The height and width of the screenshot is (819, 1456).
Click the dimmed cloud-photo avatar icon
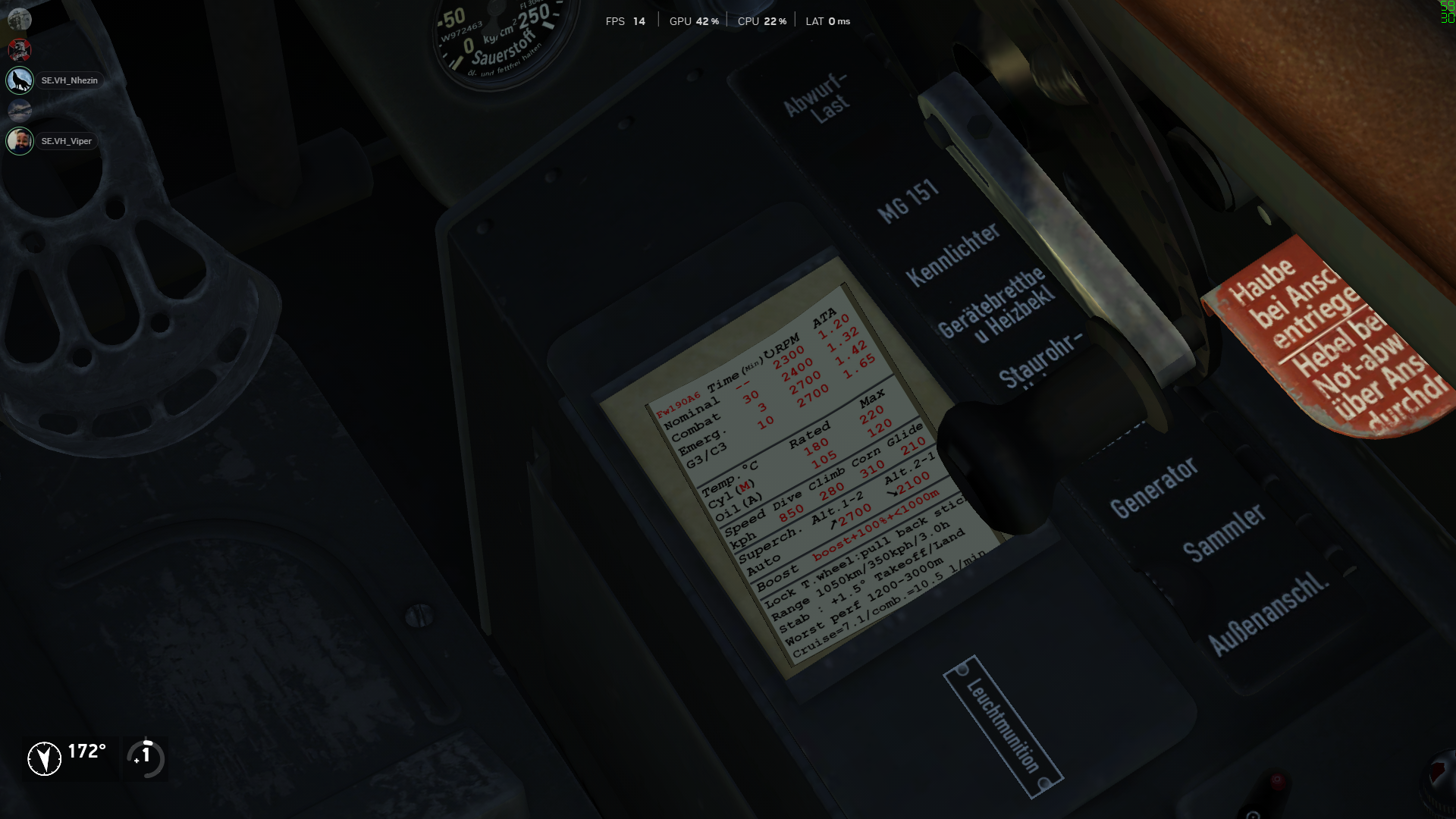coord(18,110)
